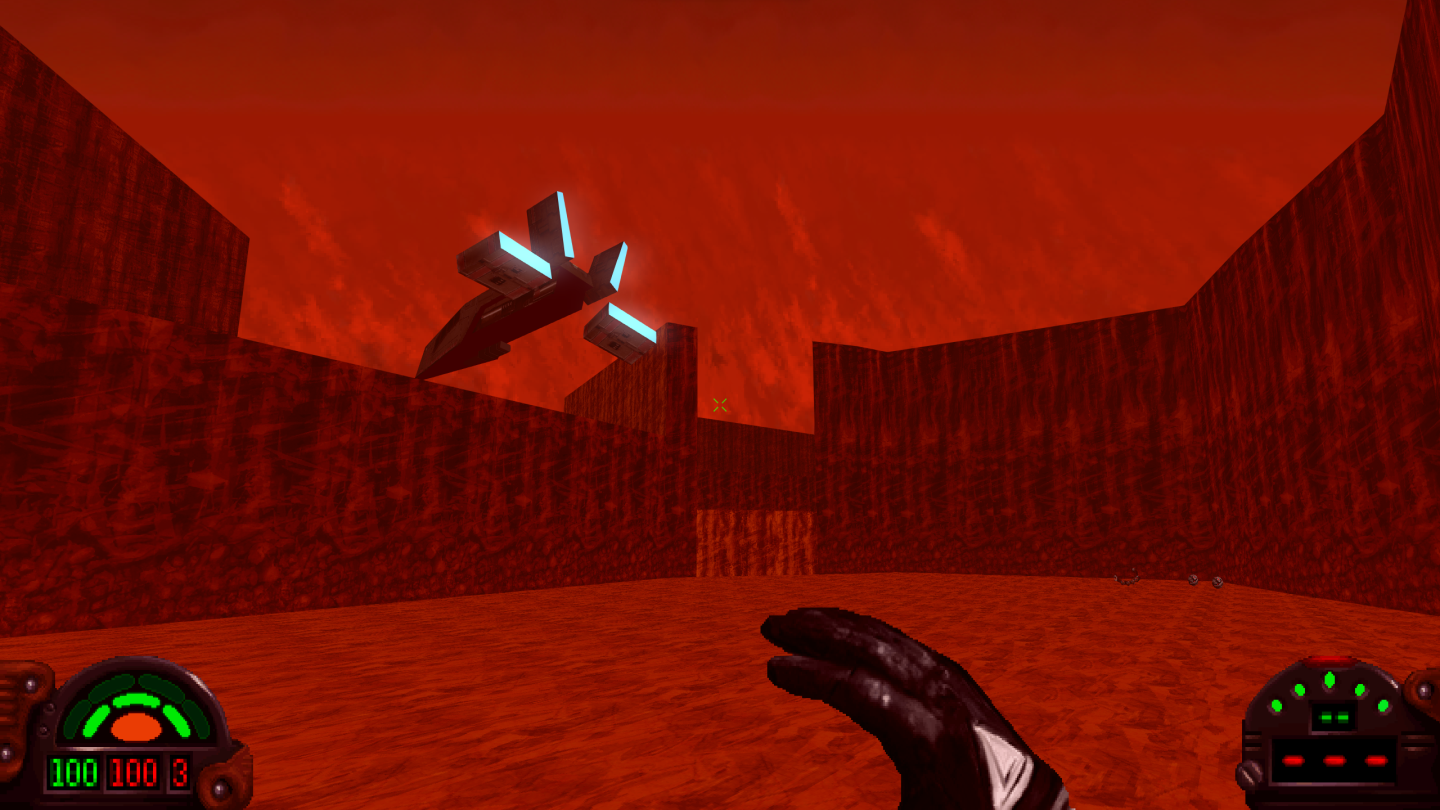1440x810 pixels.
Task: Click the green crosshair at screen center
Action: (719, 404)
